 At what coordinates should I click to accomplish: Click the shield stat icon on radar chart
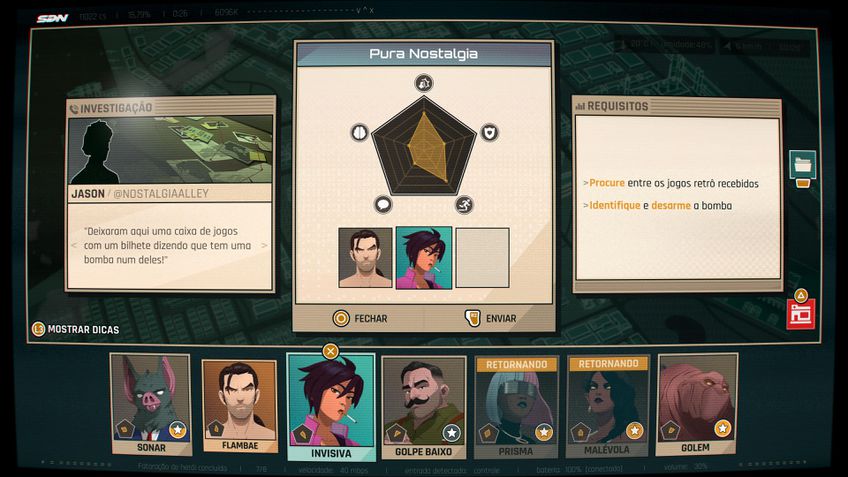click(x=489, y=132)
